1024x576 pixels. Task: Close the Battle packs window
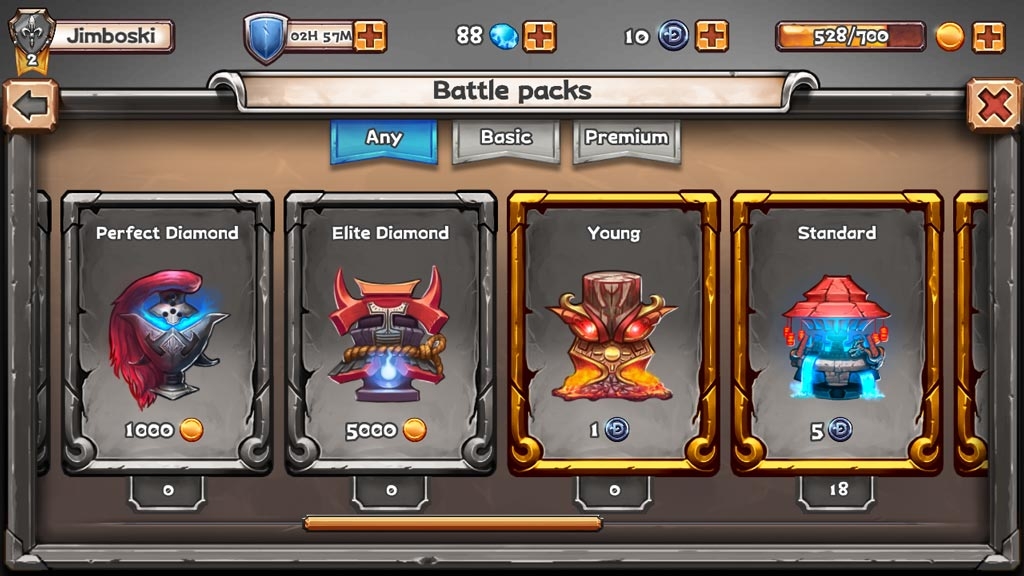coord(993,105)
